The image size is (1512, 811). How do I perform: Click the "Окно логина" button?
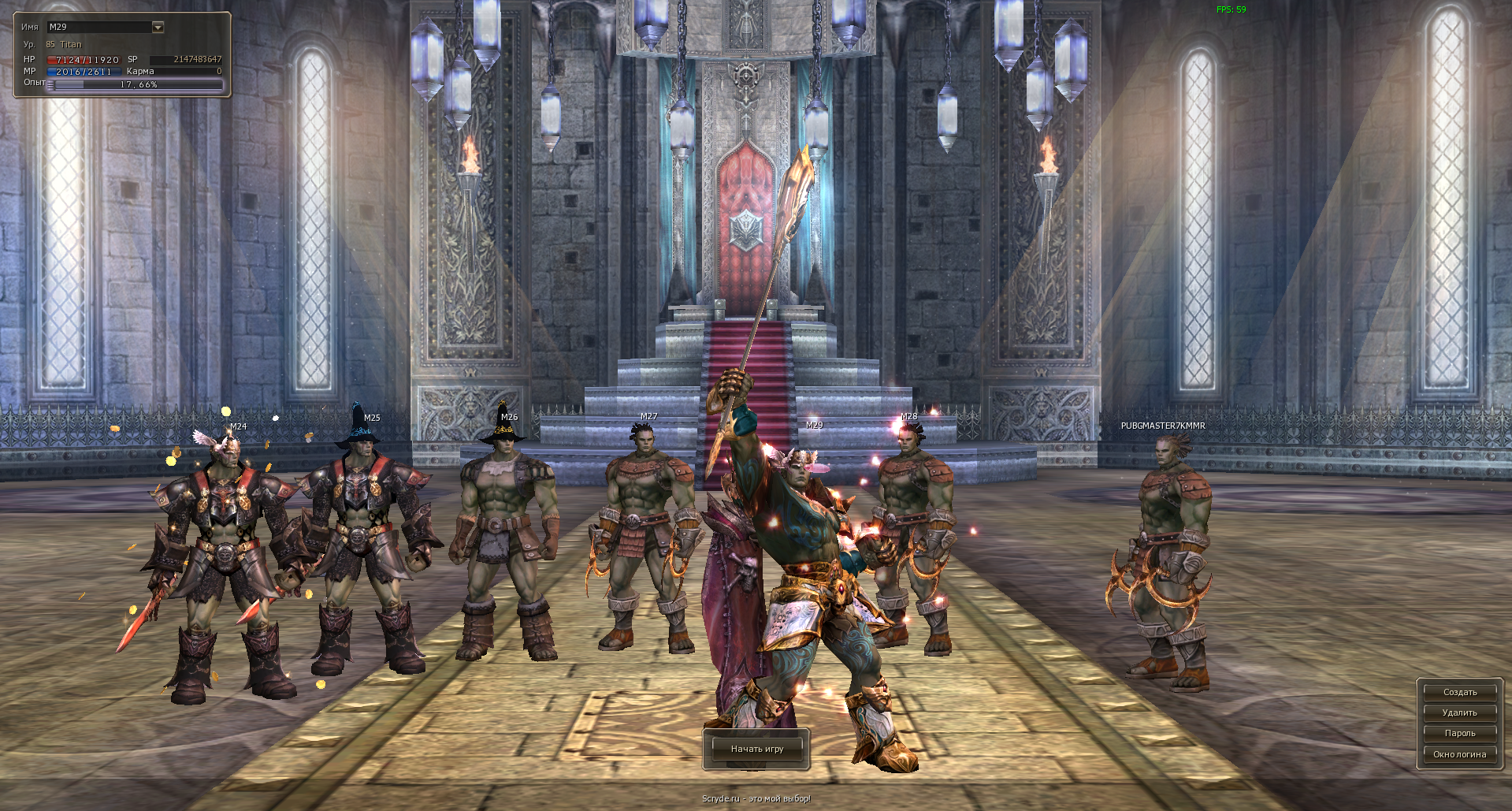click(1458, 753)
